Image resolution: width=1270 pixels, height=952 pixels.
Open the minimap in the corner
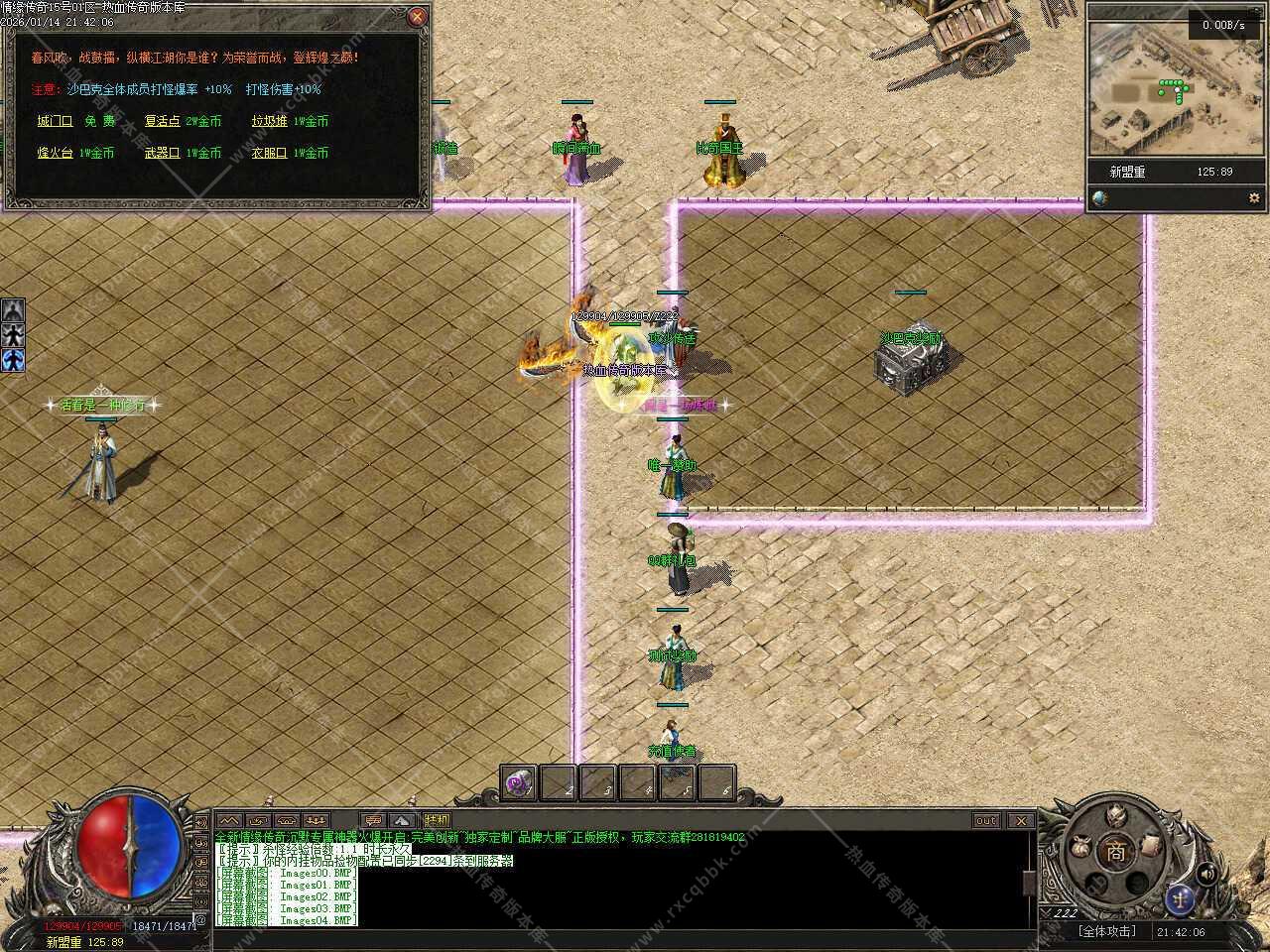click(x=1176, y=91)
